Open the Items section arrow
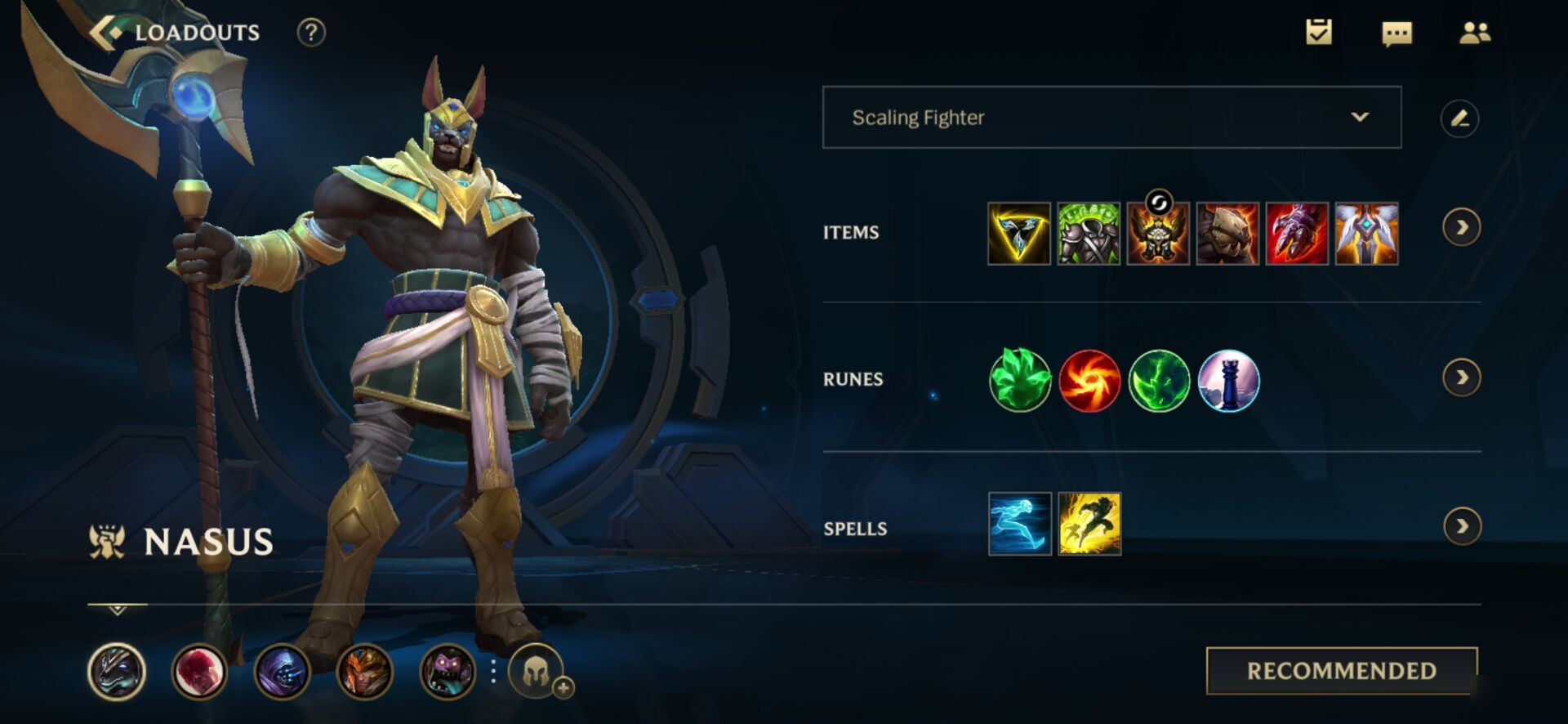The image size is (1568, 724). 1461,227
